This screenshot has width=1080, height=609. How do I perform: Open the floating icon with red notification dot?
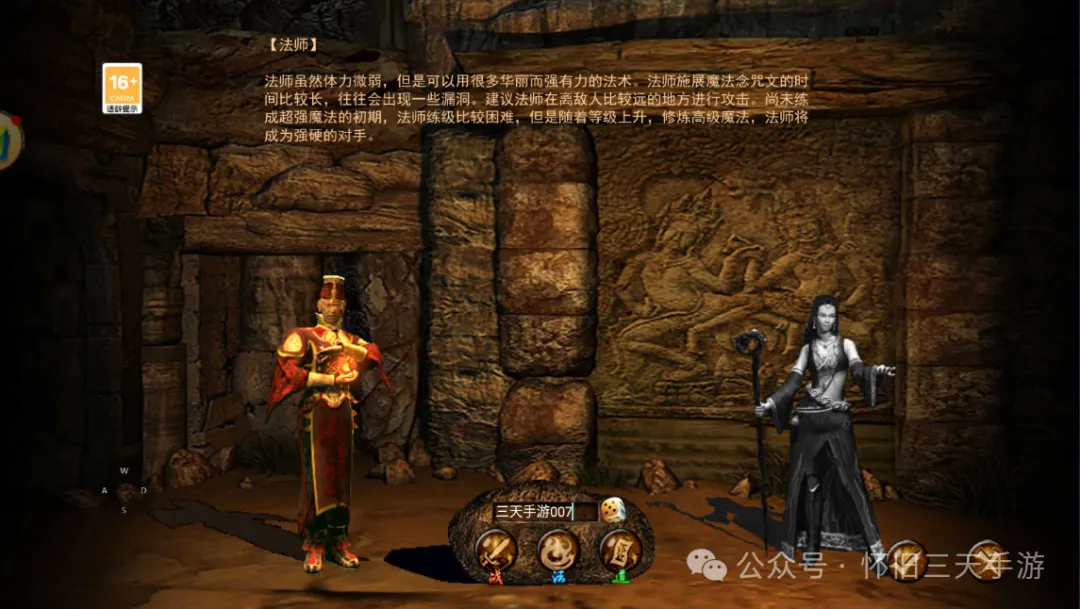pyautogui.click(x=8, y=140)
